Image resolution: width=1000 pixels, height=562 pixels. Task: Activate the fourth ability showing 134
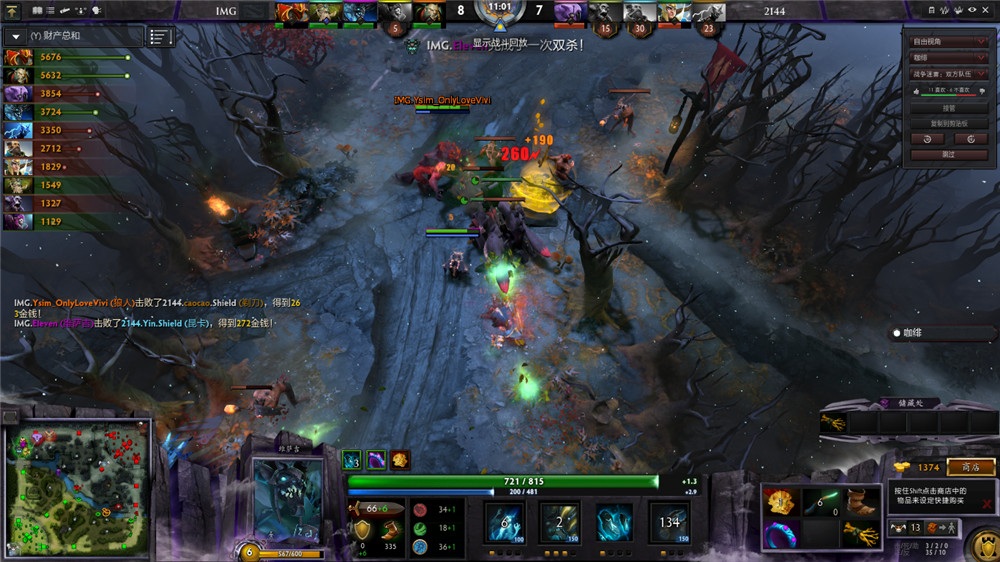(669, 522)
